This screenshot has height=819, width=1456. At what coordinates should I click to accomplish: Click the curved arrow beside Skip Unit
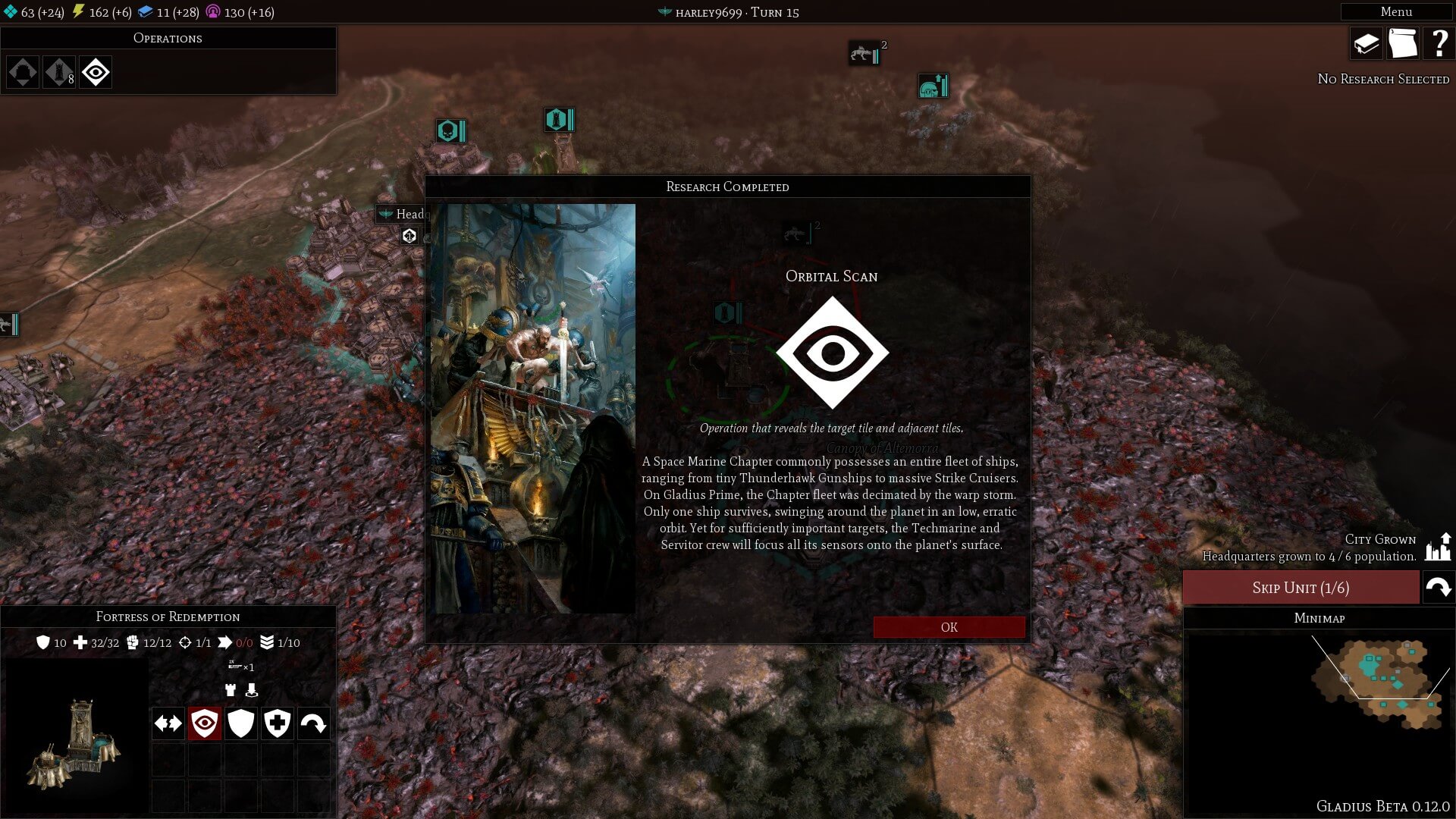1438,588
